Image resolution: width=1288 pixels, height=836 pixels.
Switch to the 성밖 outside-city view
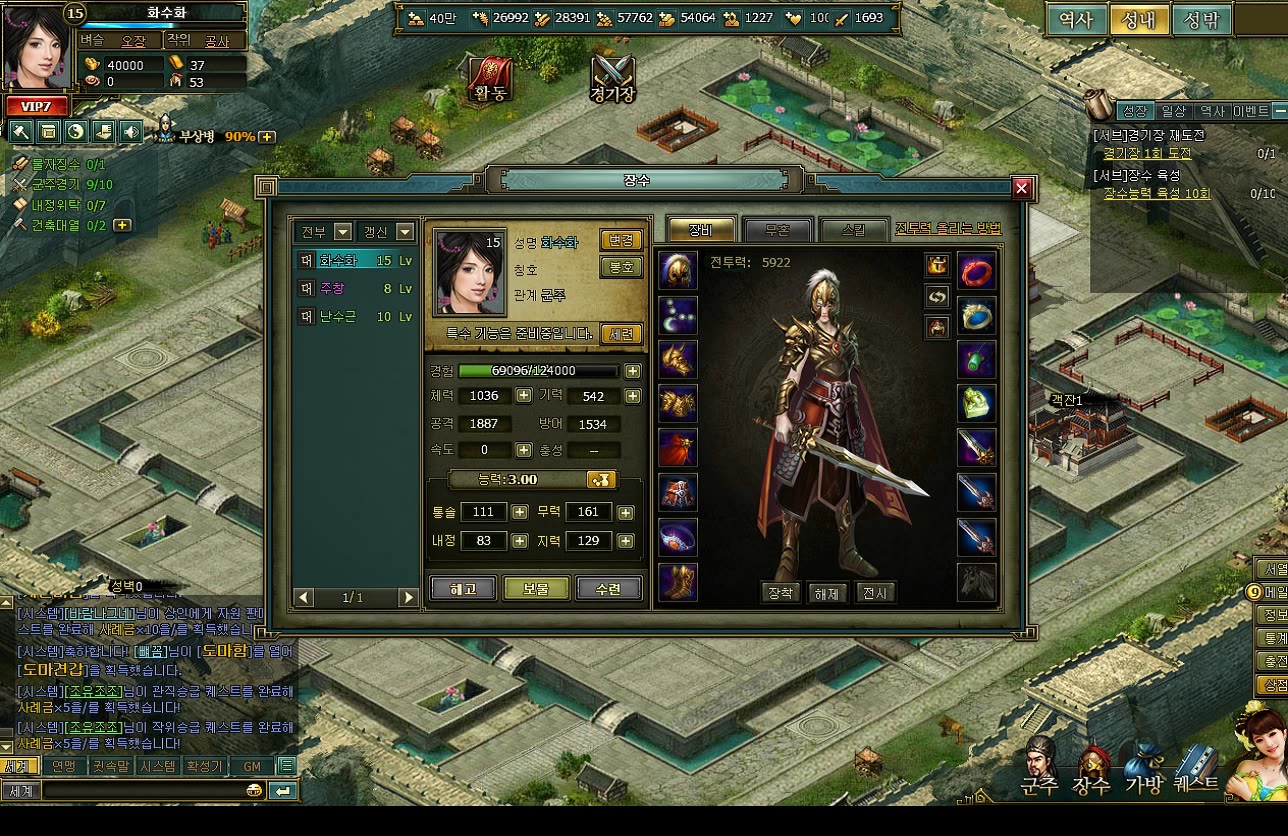(1200, 20)
